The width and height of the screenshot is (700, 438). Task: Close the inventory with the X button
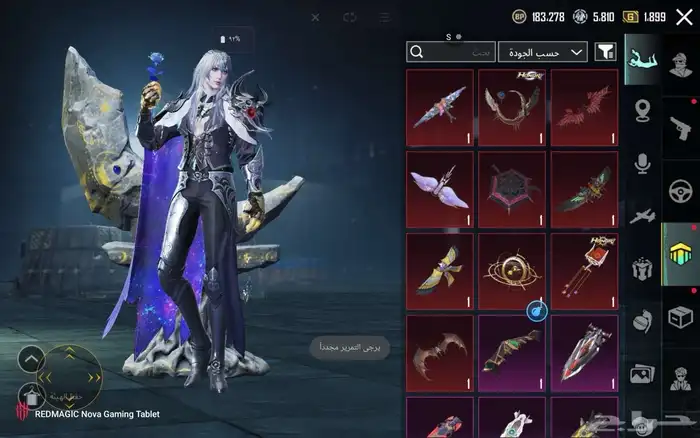(684, 17)
